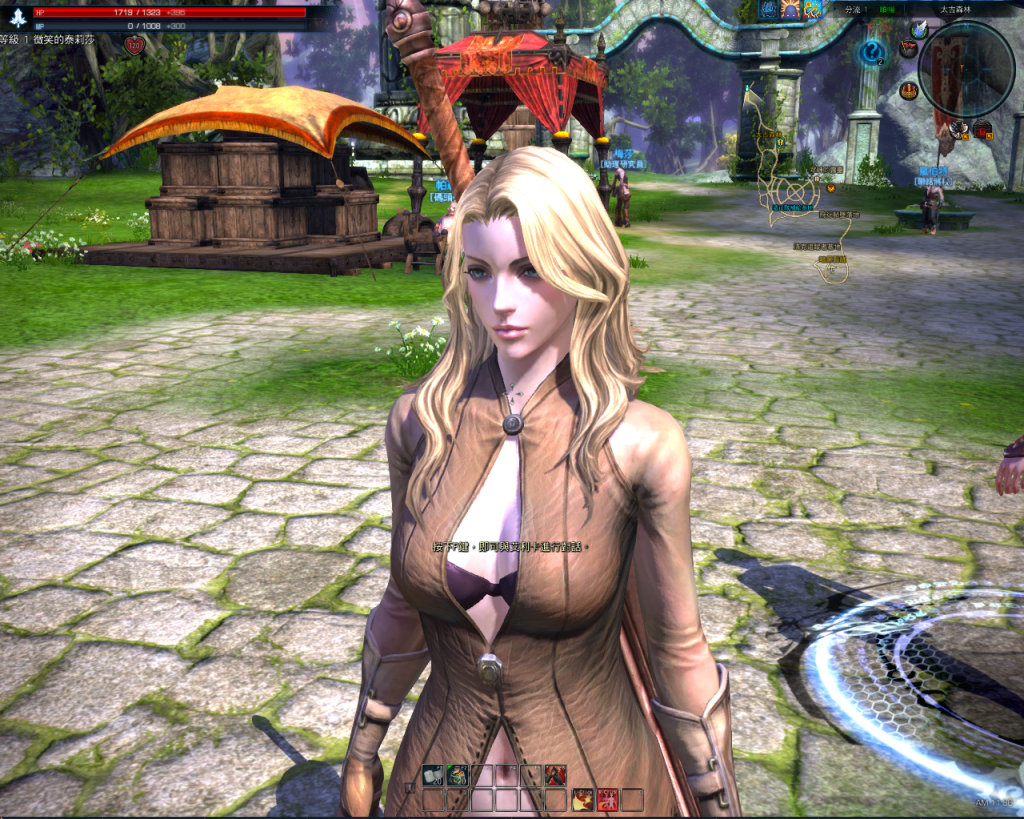The image size is (1024, 819).
Task: Open the blue question mark help icon
Action: click(874, 52)
